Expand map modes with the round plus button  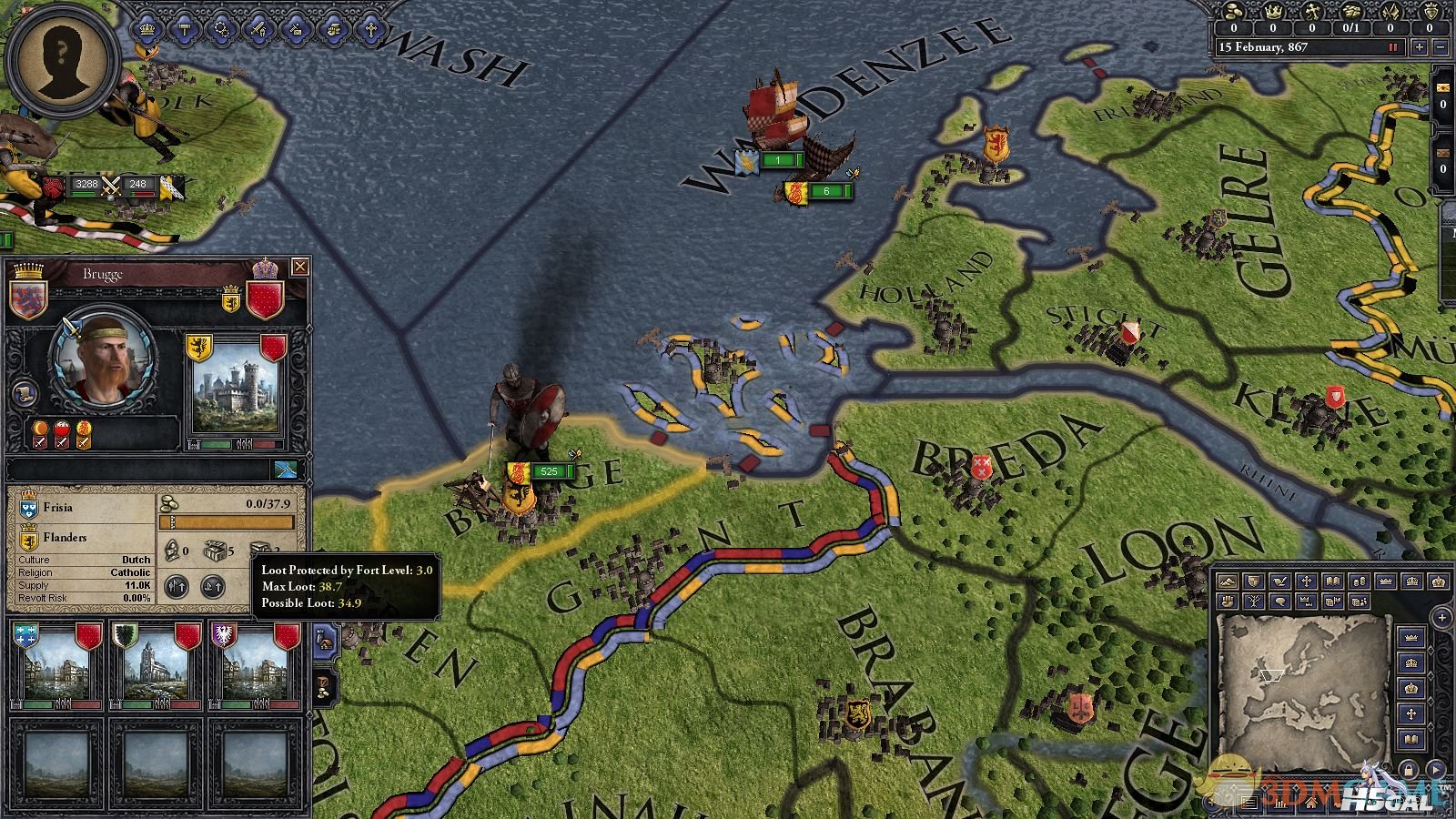pyautogui.click(x=1441, y=618)
